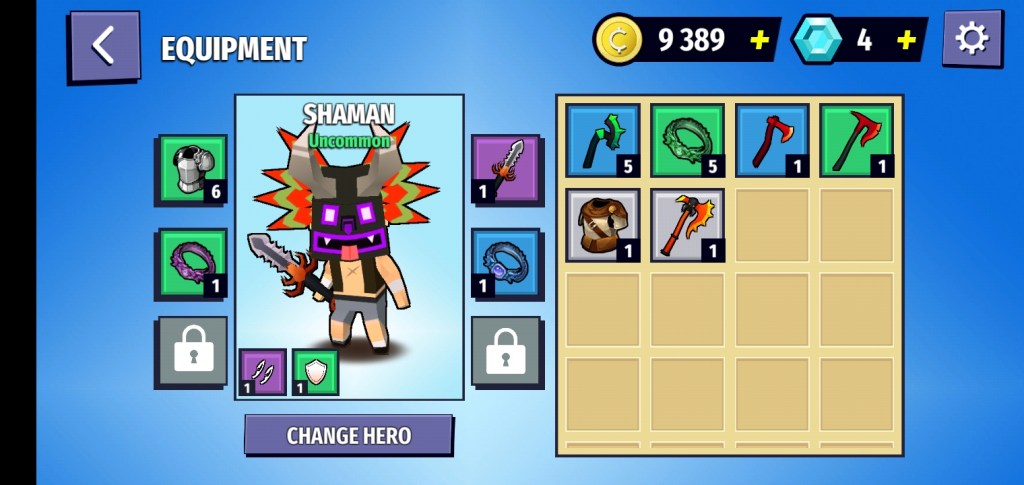Select the flaming axe in inventory
1024x485 pixels.
click(687, 225)
